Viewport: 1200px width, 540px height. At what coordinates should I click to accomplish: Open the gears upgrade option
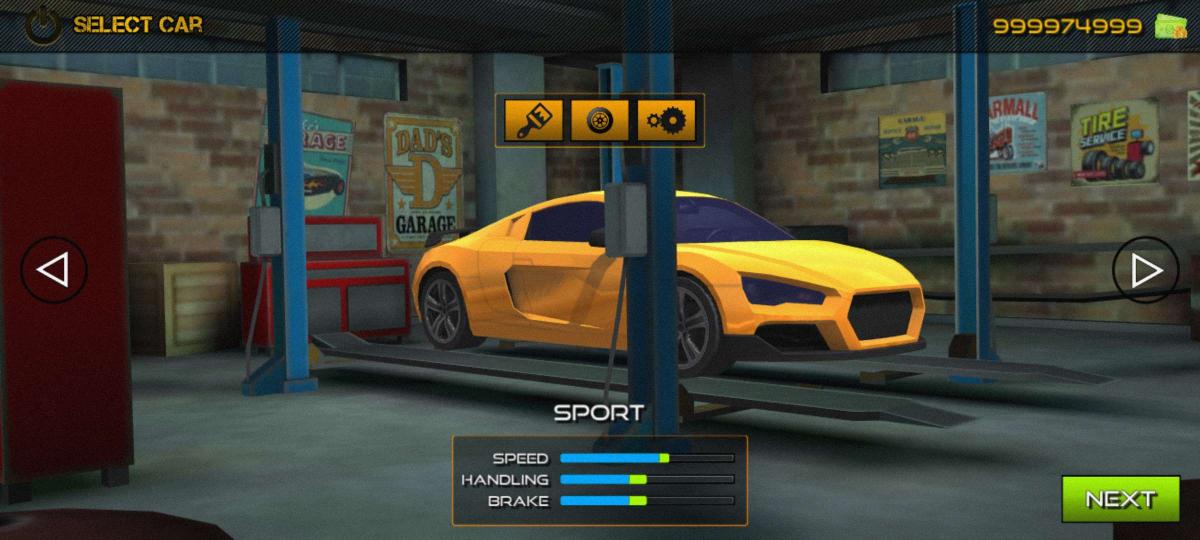tap(666, 121)
